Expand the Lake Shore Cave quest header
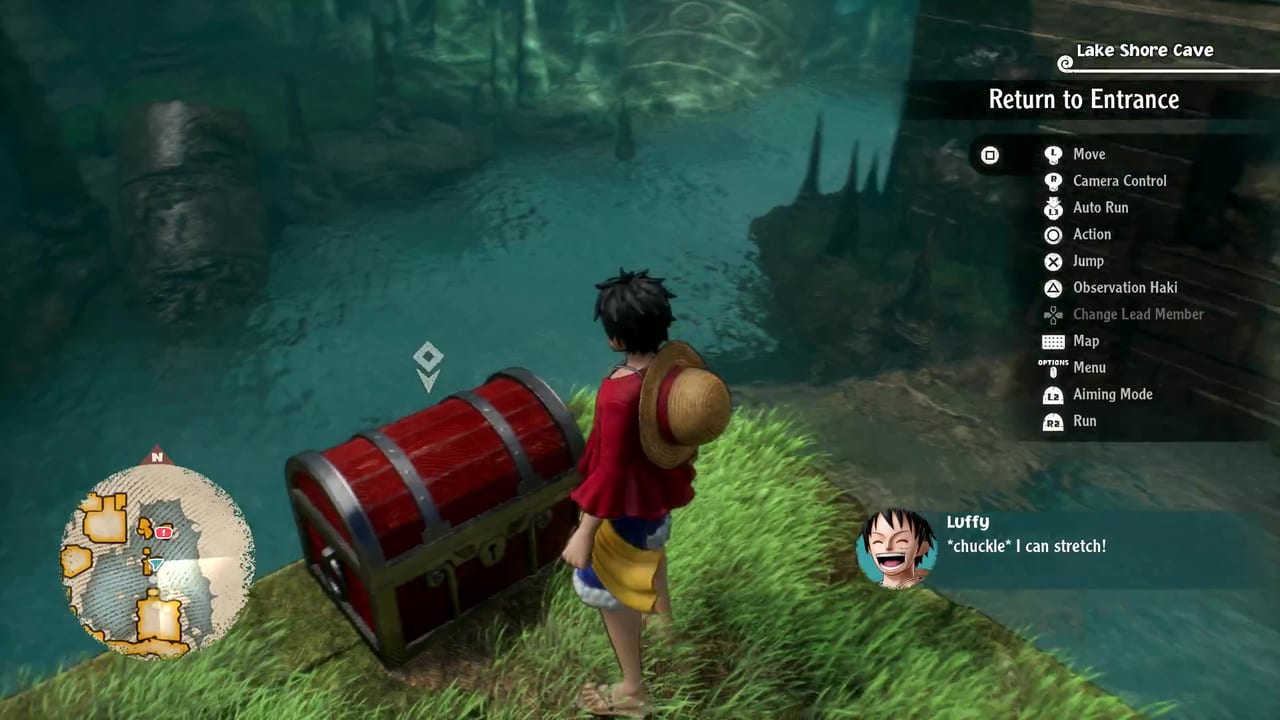This screenshot has height=720, width=1280. [1144, 50]
